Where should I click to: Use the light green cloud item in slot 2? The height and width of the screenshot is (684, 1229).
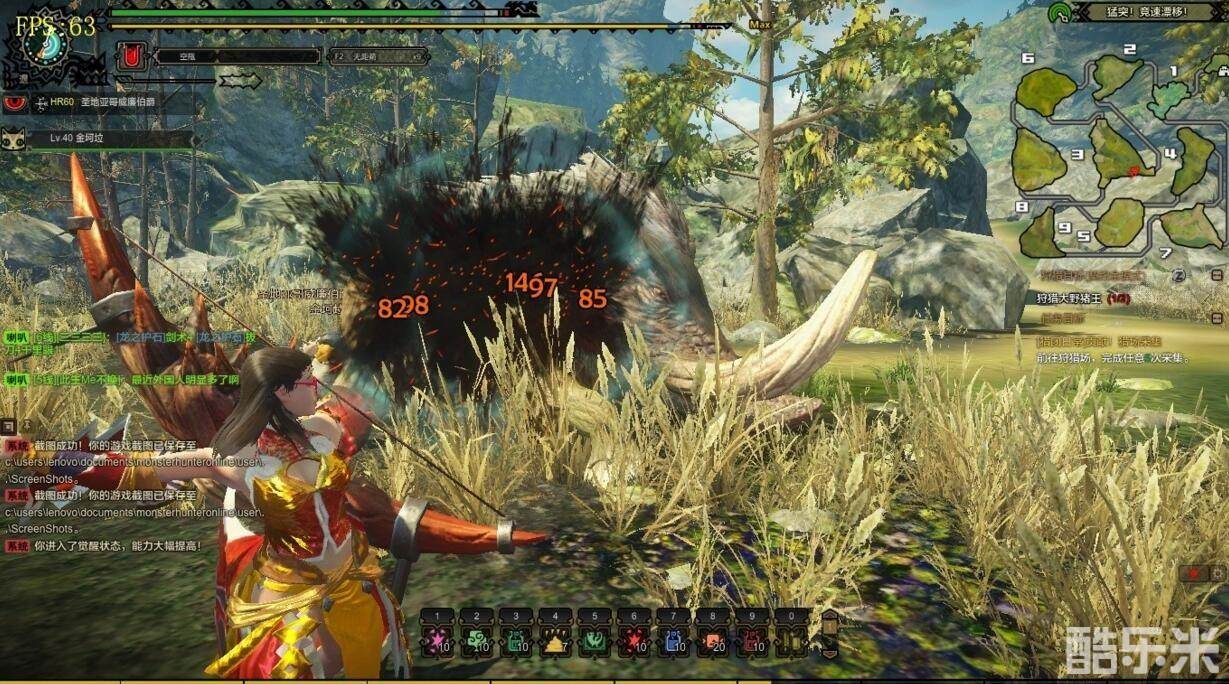coord(476,639)
